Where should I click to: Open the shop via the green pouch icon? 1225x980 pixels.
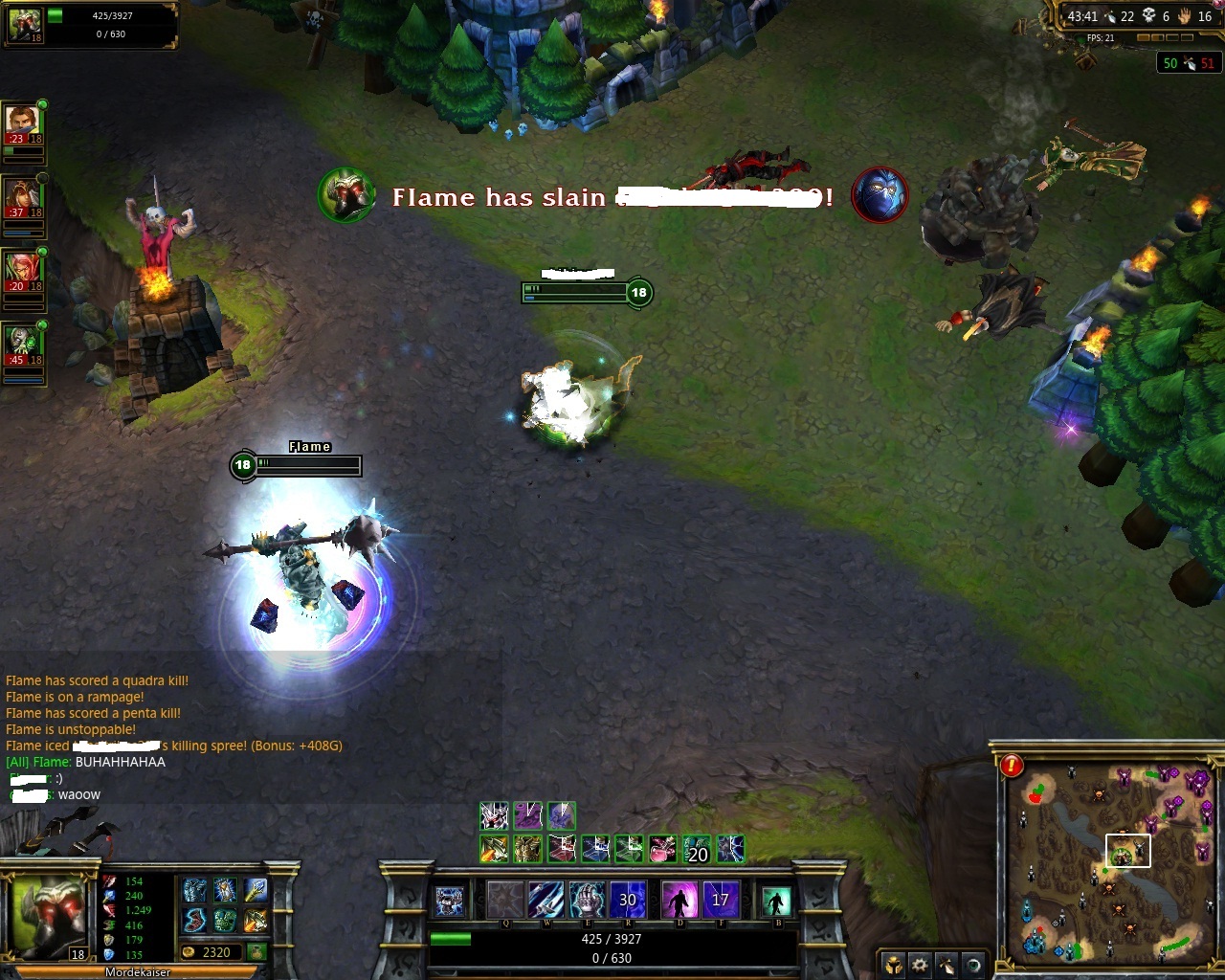coord(258,951)
